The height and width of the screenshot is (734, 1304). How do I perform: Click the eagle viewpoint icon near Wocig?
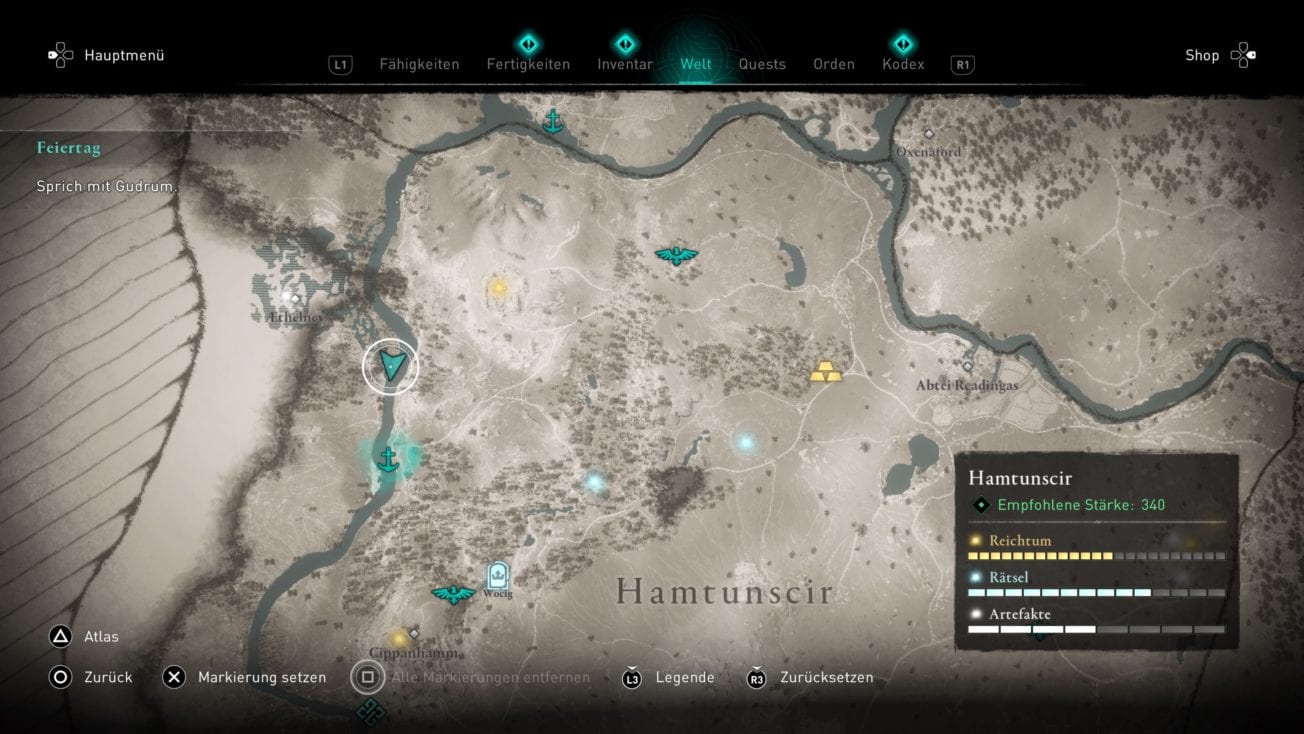click(x=455, y=592)
